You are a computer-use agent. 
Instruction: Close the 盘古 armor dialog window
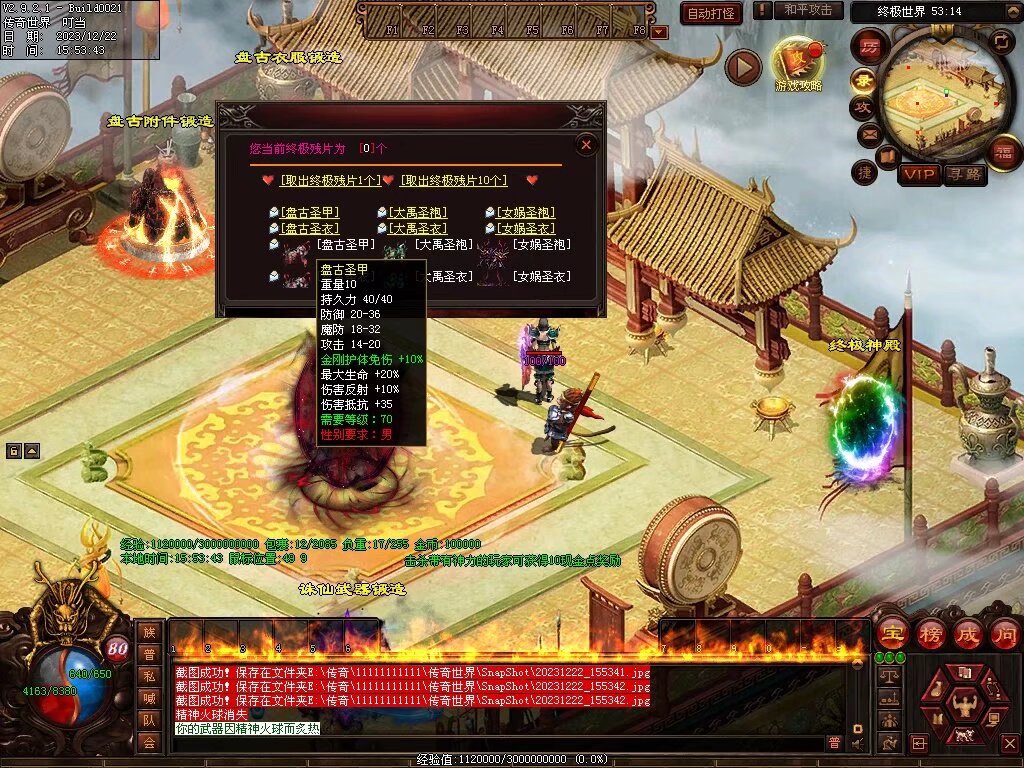point(587,145)
